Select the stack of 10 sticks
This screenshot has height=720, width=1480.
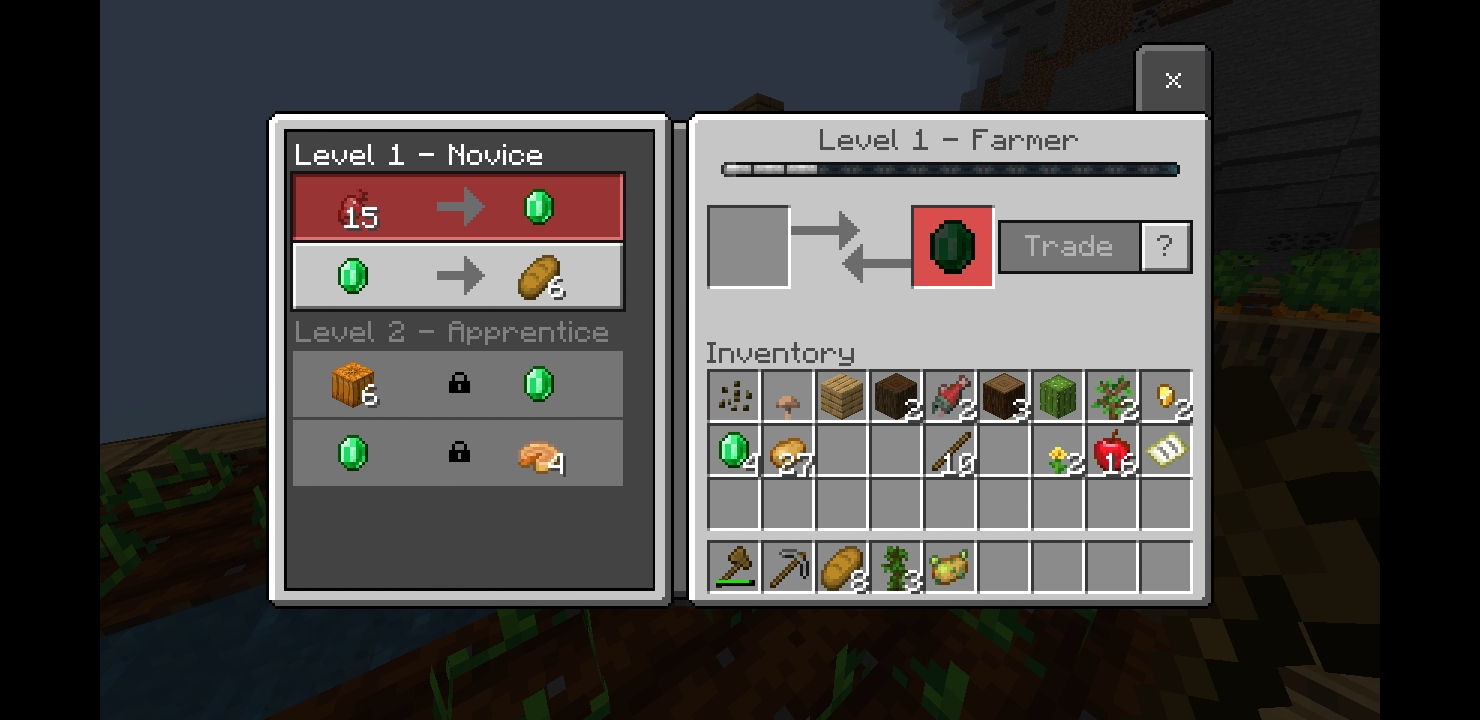950,450
